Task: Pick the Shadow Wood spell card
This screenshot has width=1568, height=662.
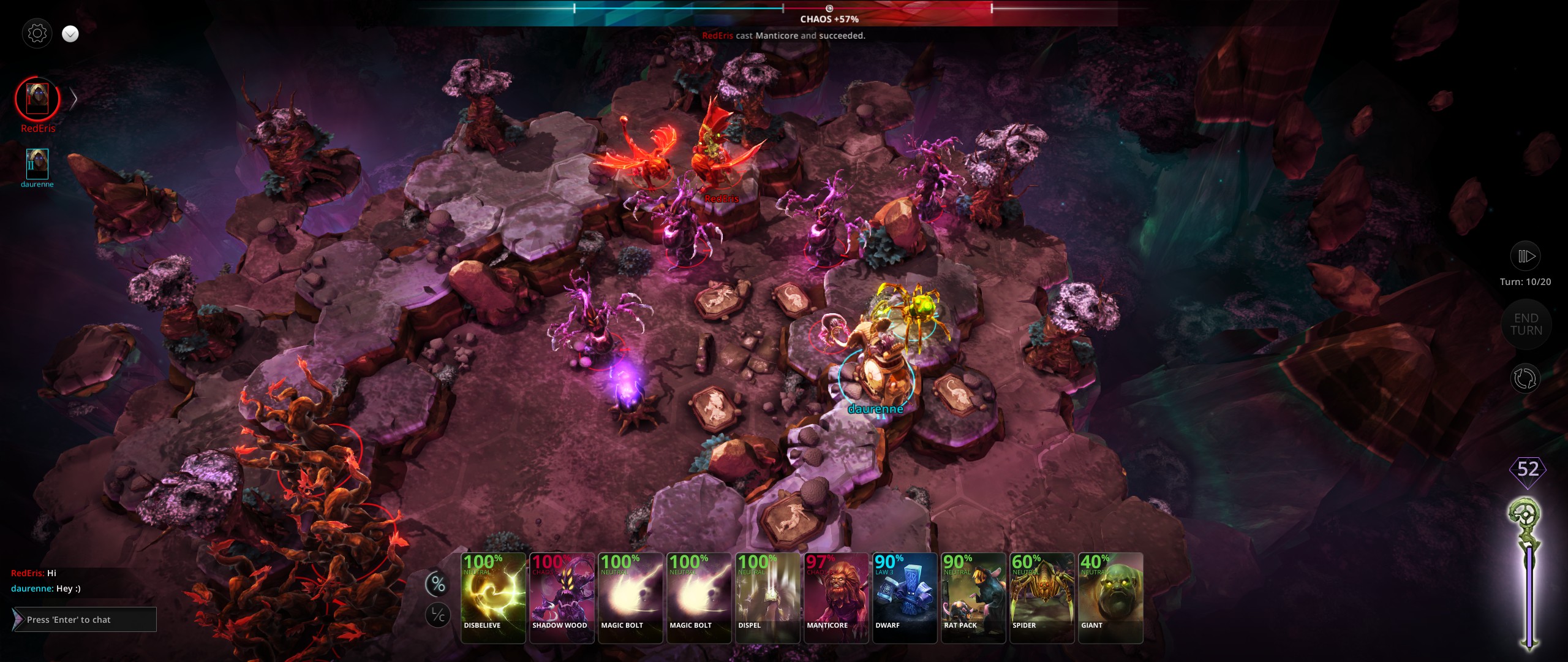Action: tap(562, 598)
